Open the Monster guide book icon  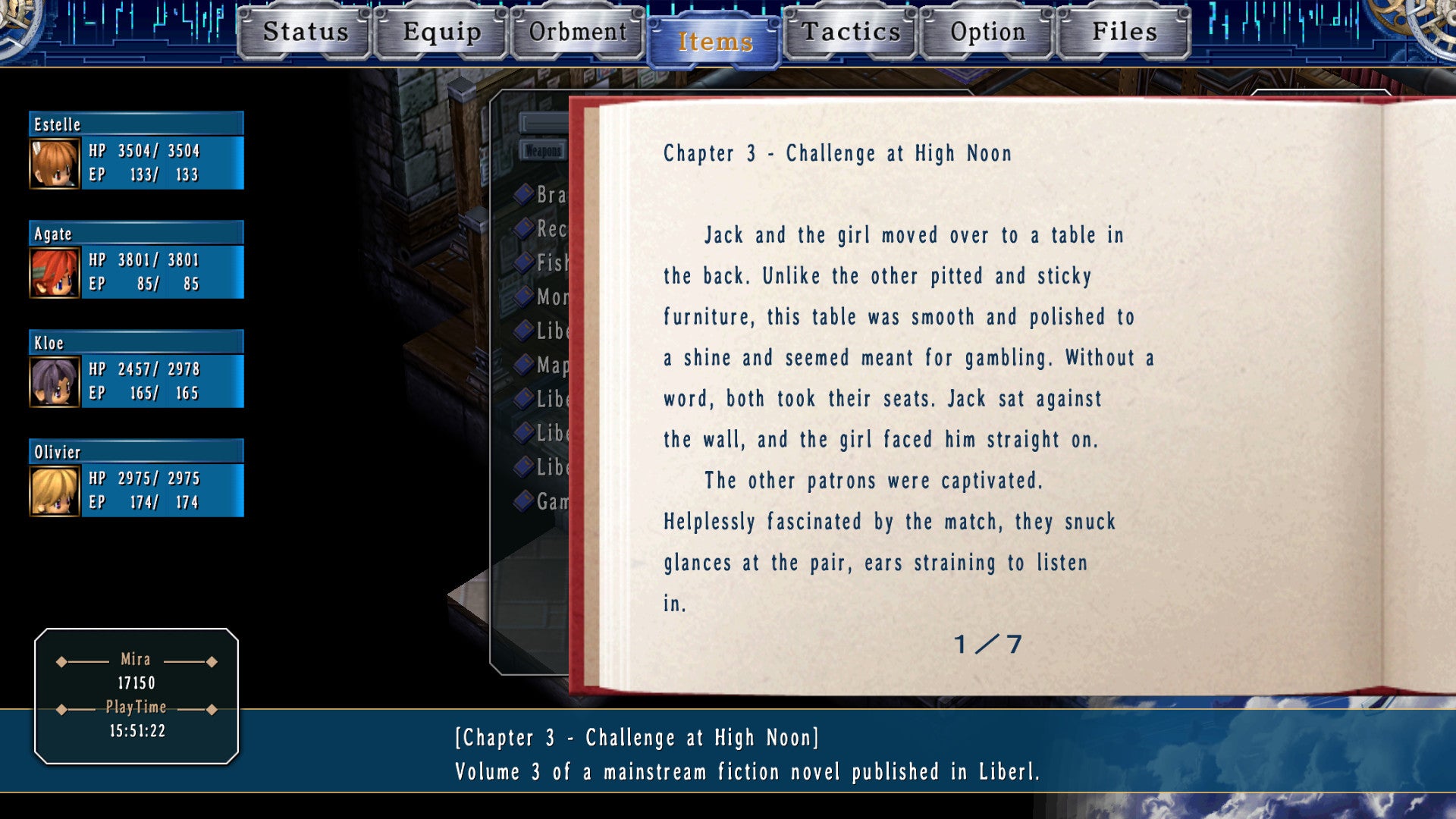point(523,297)
